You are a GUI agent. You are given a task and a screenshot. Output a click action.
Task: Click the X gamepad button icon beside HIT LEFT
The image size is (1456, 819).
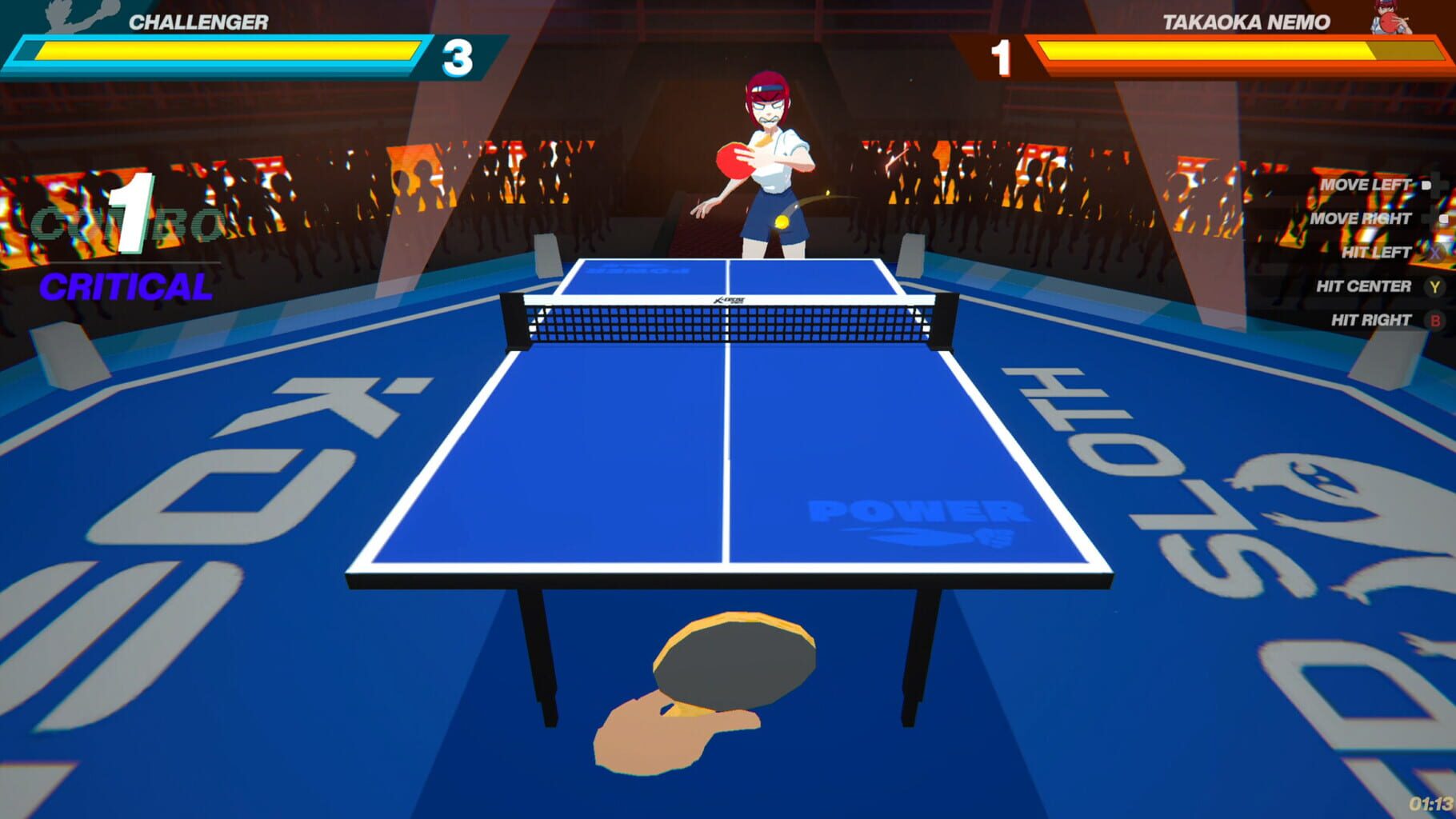[1438, 252]
